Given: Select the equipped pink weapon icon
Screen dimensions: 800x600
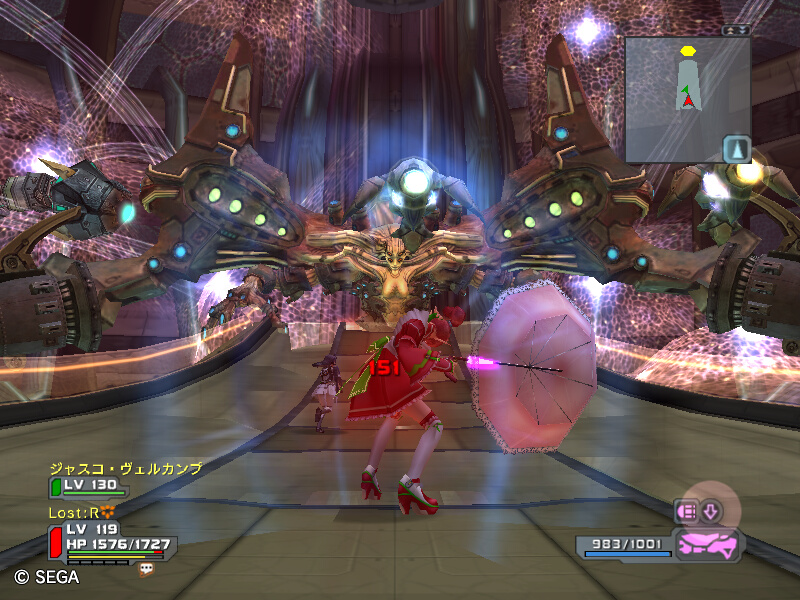Looking at the screenshot, I should (707, 545).
